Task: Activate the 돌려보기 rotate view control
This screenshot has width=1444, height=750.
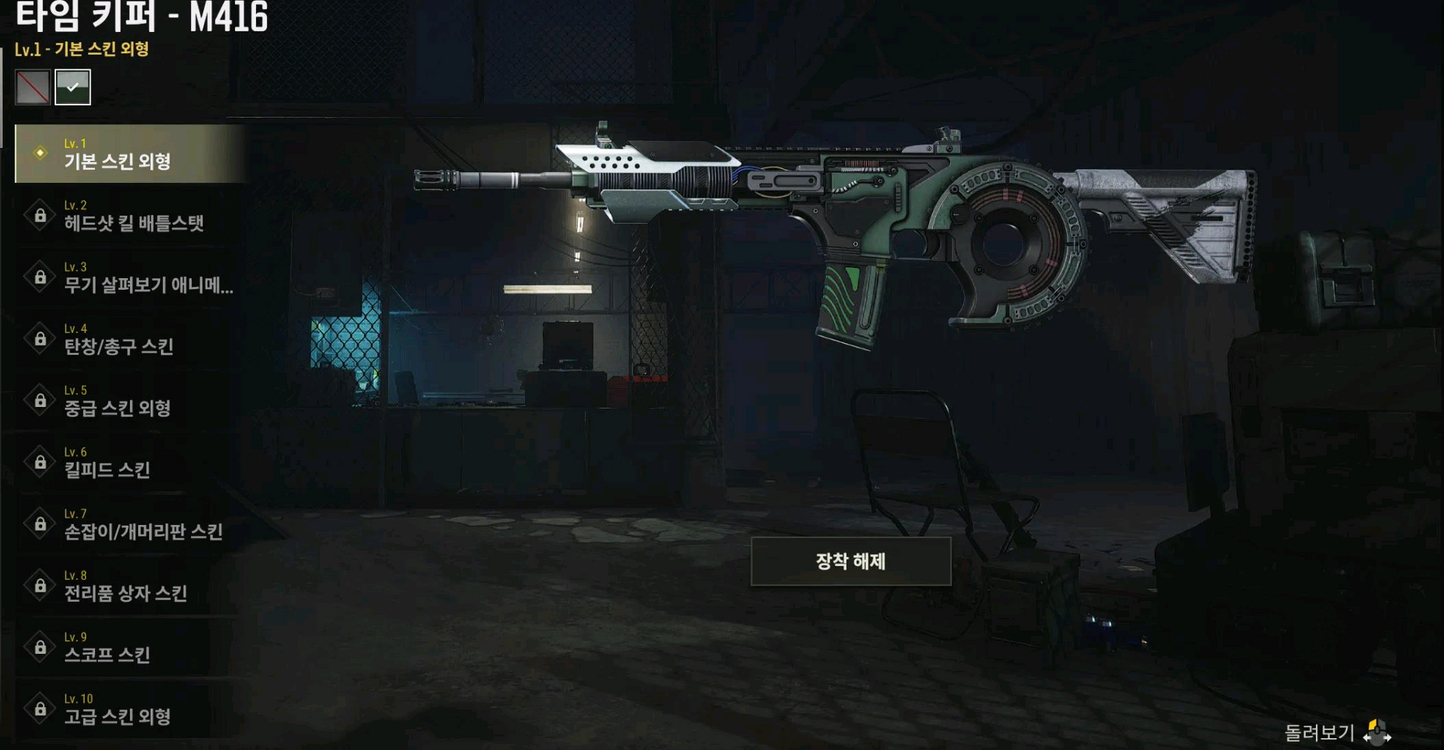Action: point(1338,733)
